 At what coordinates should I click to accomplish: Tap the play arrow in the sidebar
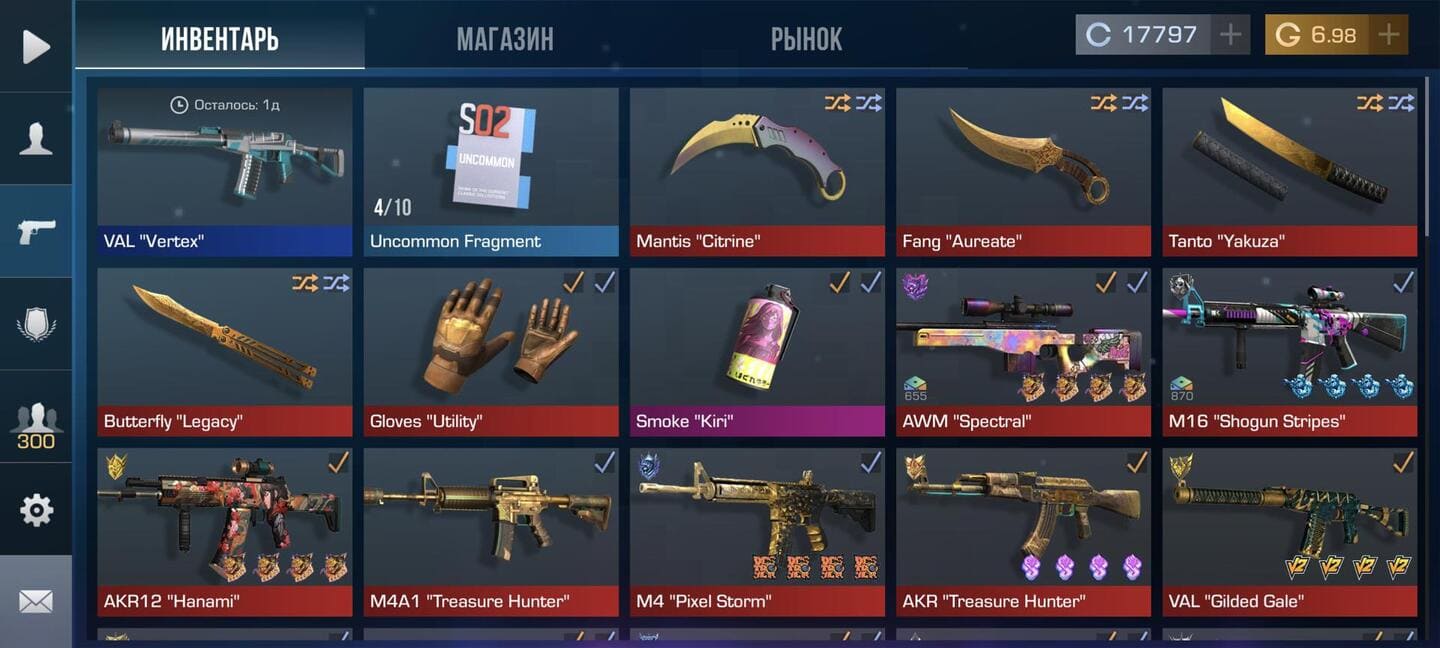coord(36,46)
